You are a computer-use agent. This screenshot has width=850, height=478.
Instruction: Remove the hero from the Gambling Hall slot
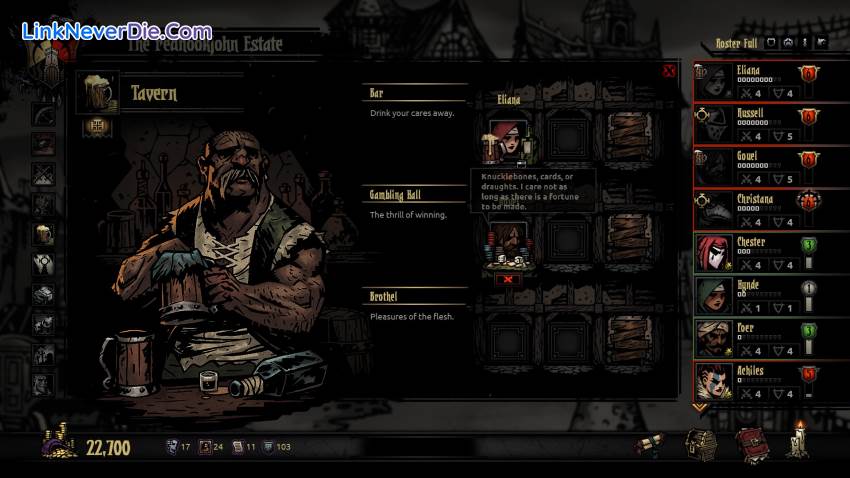click(508, 279)
